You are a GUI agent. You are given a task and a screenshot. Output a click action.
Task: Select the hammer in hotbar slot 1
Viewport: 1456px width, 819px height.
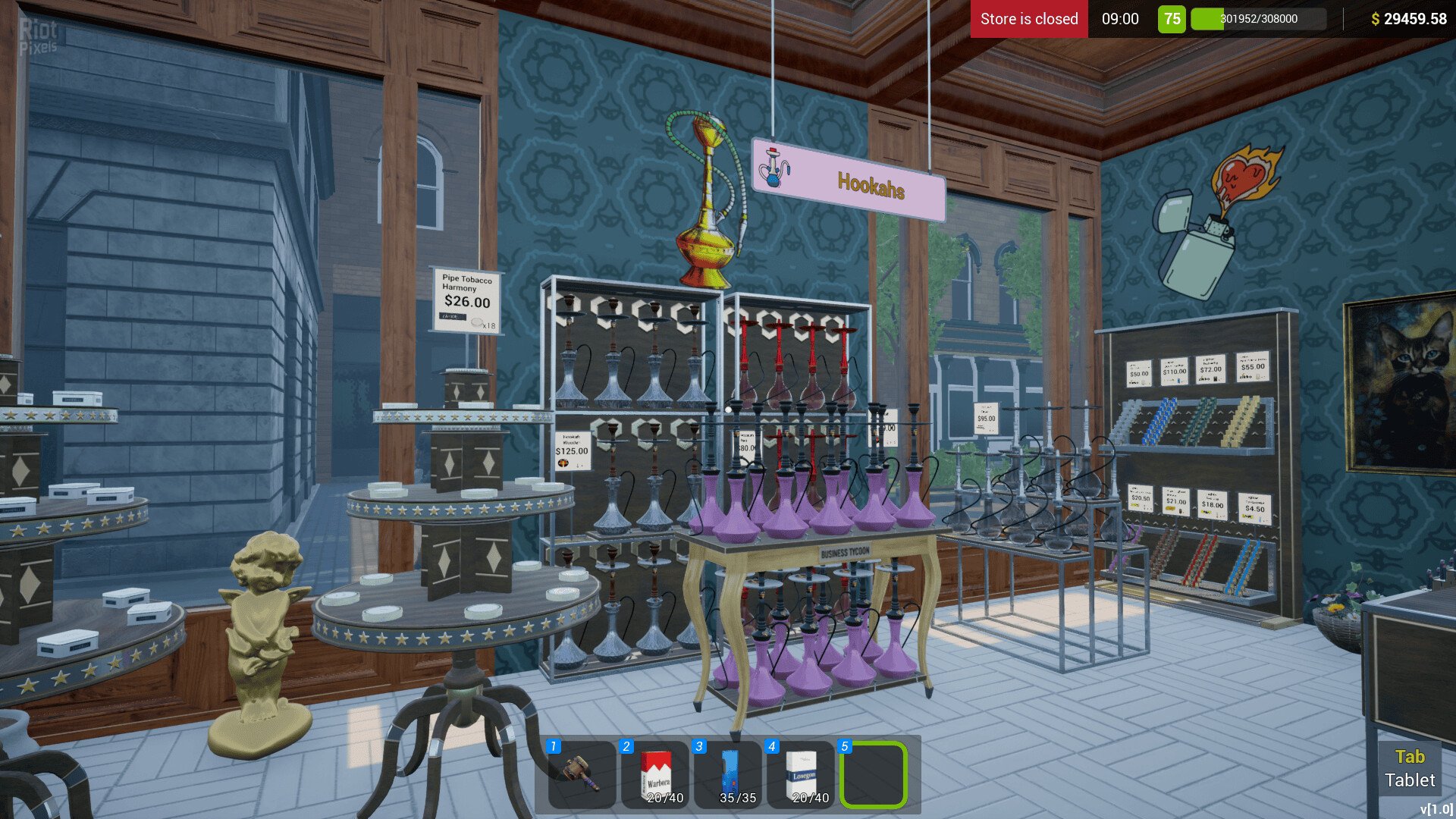582,773
